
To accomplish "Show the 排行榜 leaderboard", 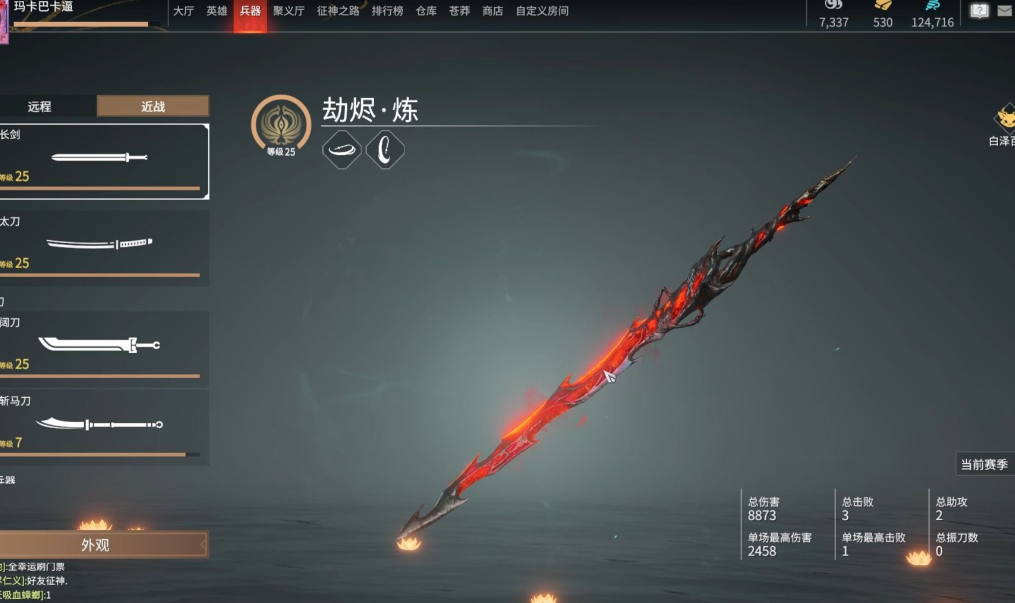I will click(387, 11).
